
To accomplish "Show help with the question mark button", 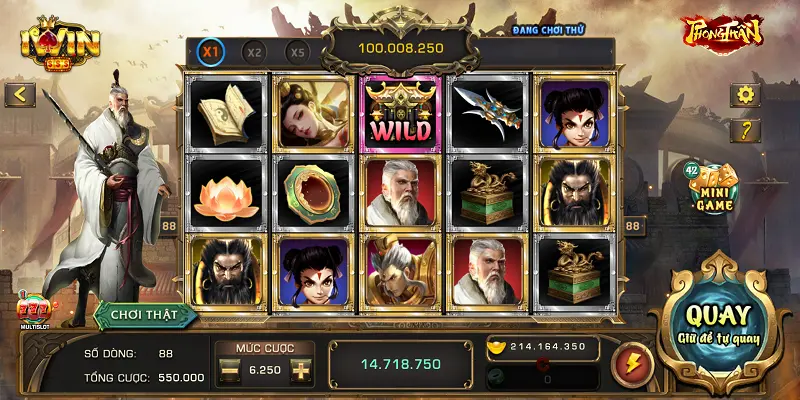I will [x=745, y=131].
